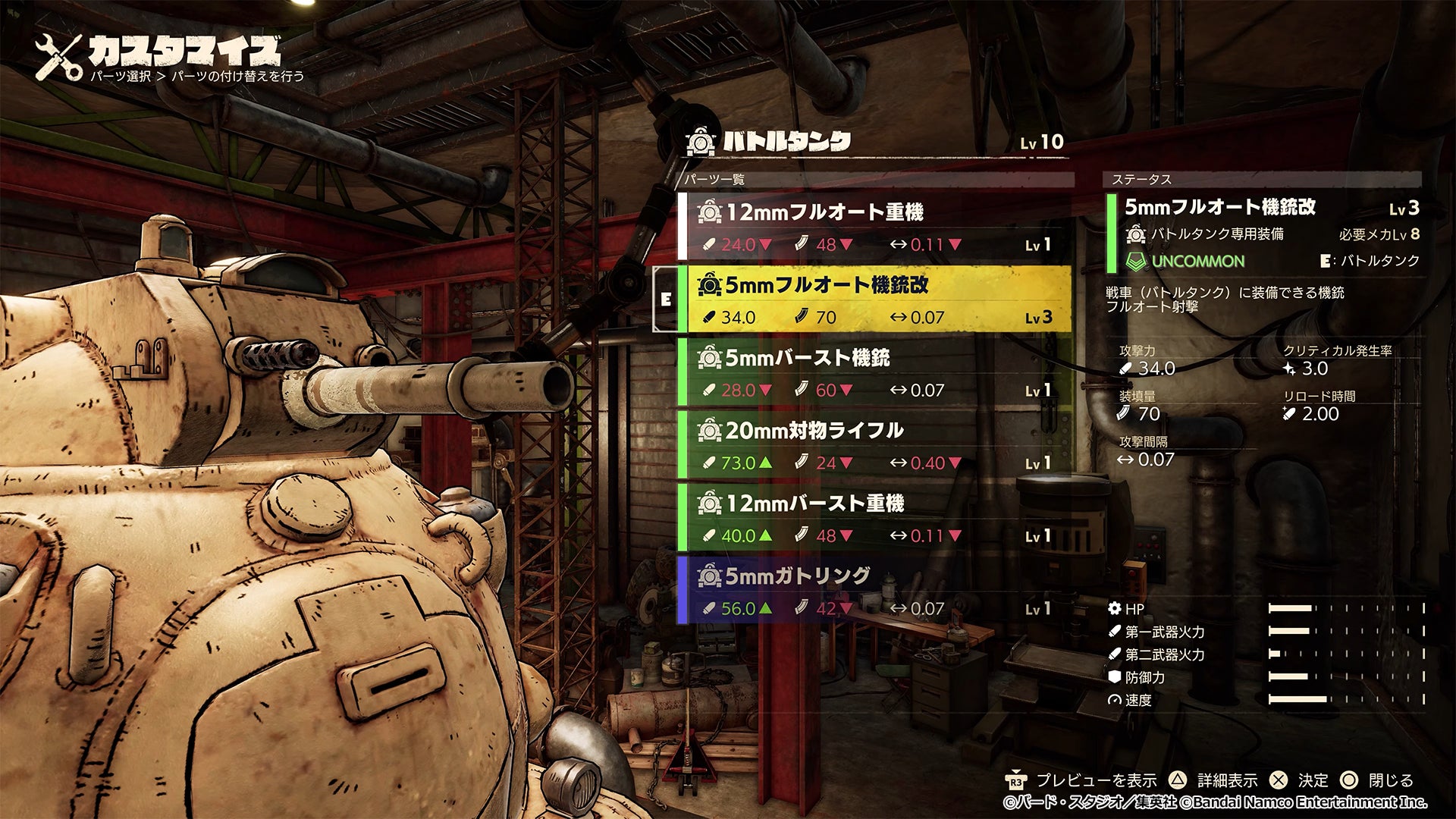Pick the 20mm対物ライフル part
1456x819 pixels.
point(876,444)
